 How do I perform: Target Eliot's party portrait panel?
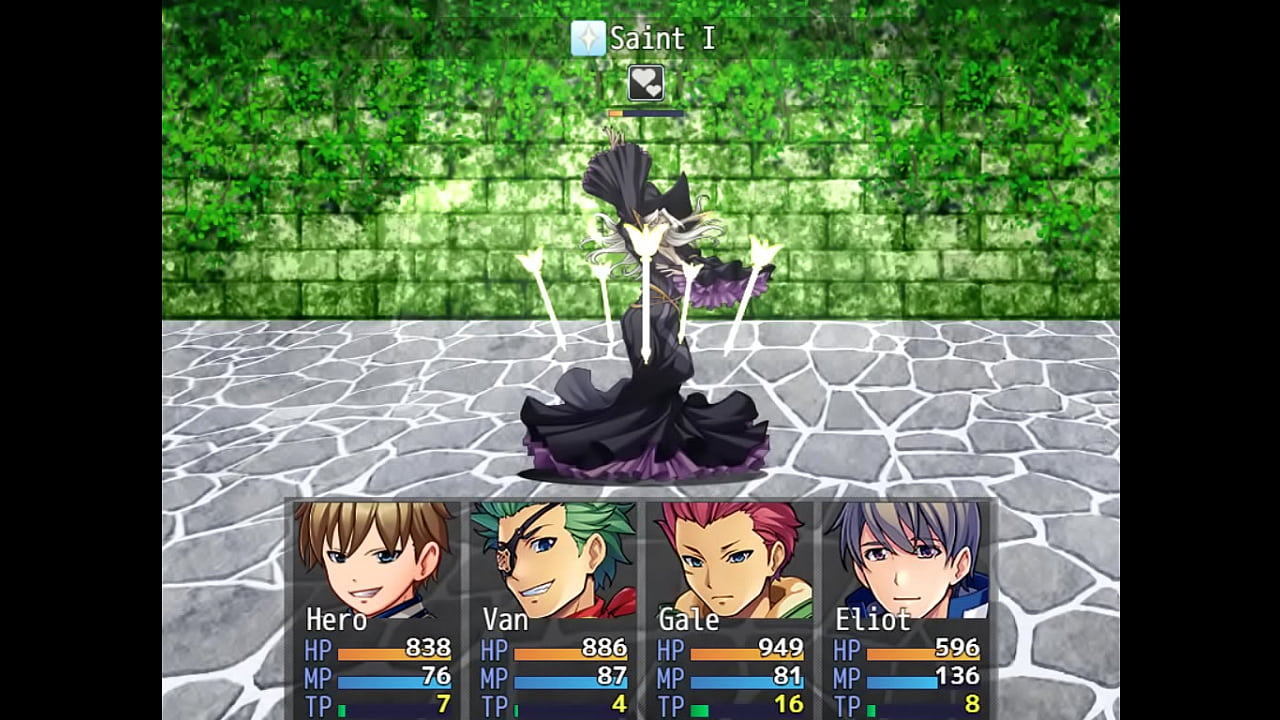pos(908,560)
